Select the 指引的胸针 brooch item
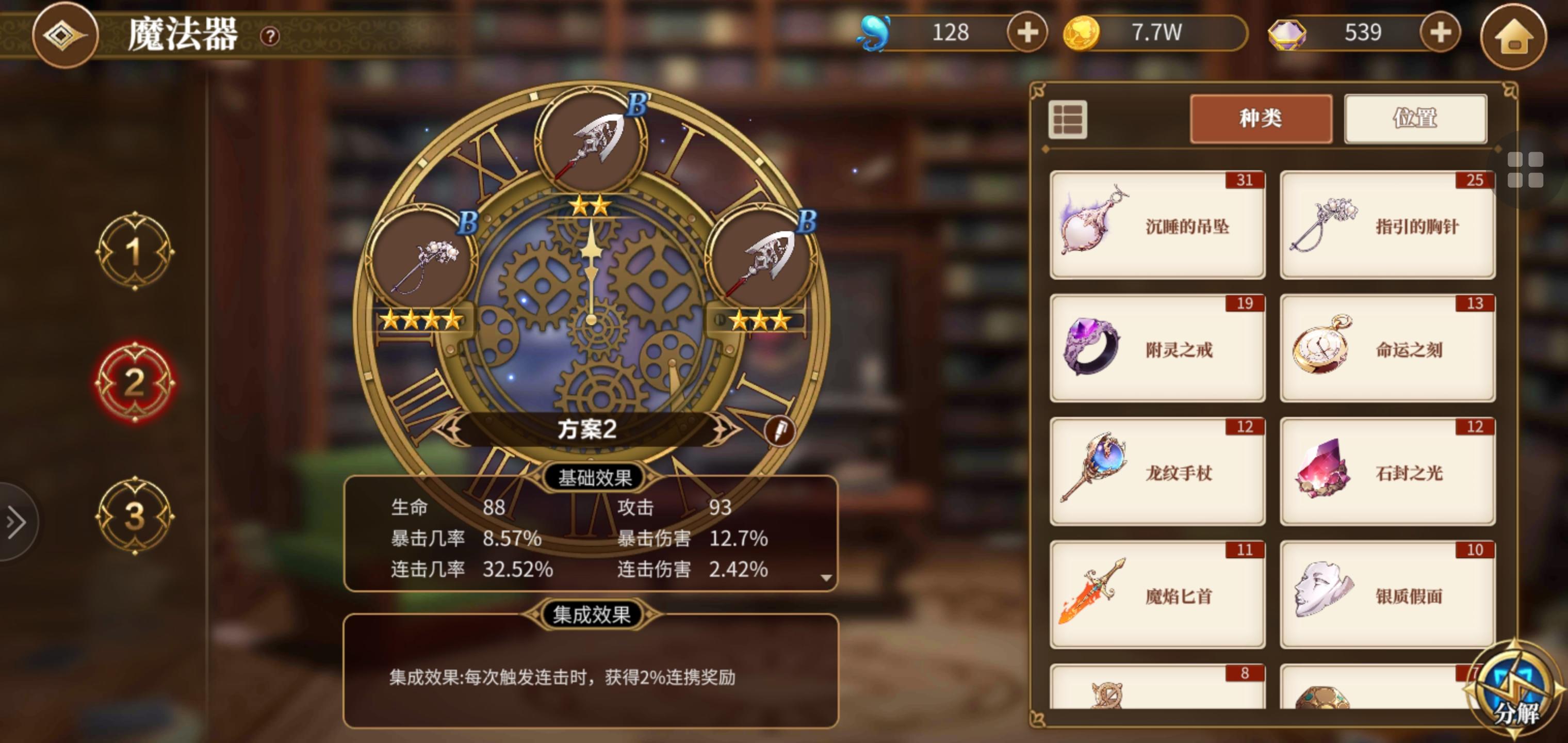The width and height of the screenshot is (1568, 743). pyautogui.click(x=1386, y=225)
